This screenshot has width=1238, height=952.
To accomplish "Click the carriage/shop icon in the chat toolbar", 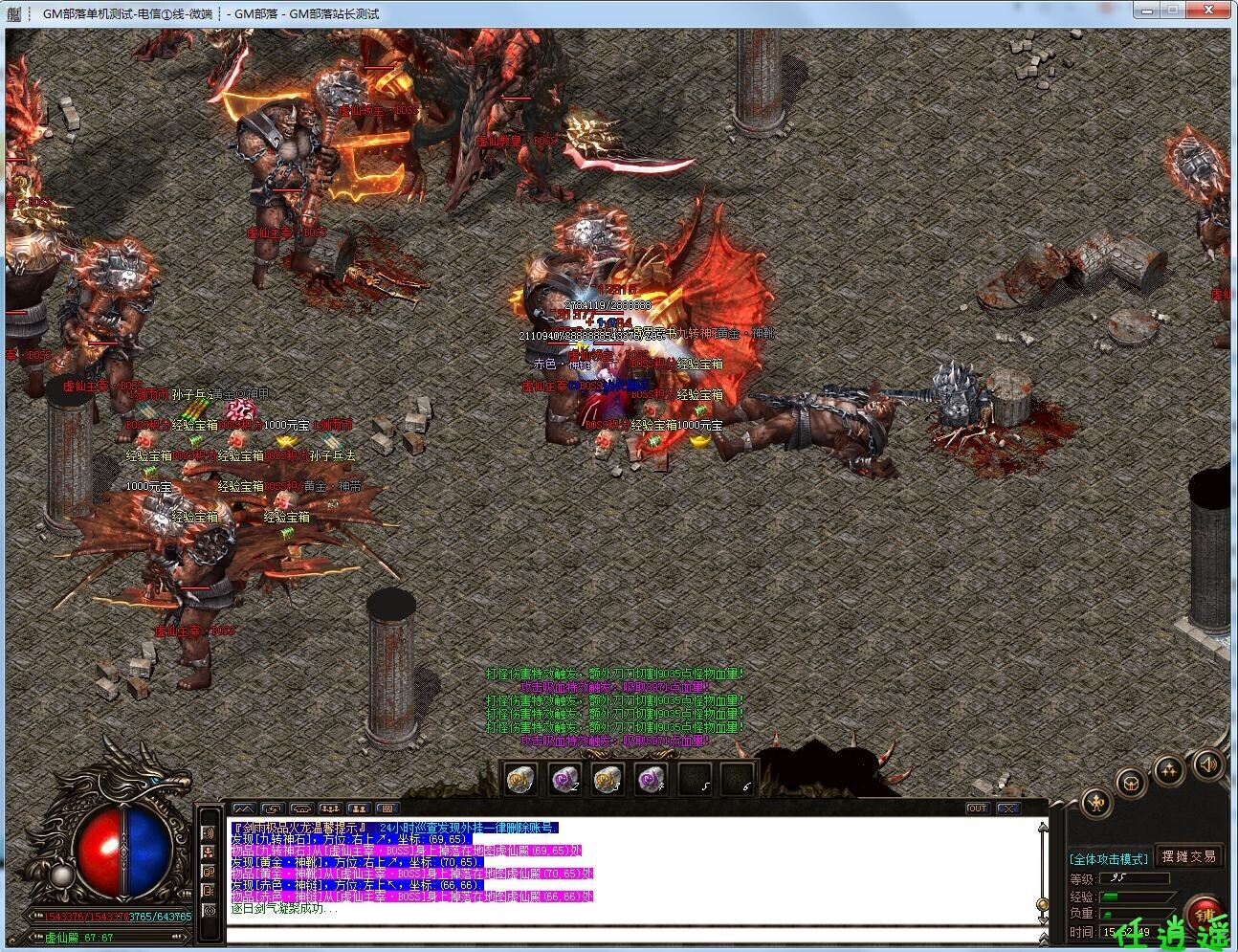I will coord(300,809).
